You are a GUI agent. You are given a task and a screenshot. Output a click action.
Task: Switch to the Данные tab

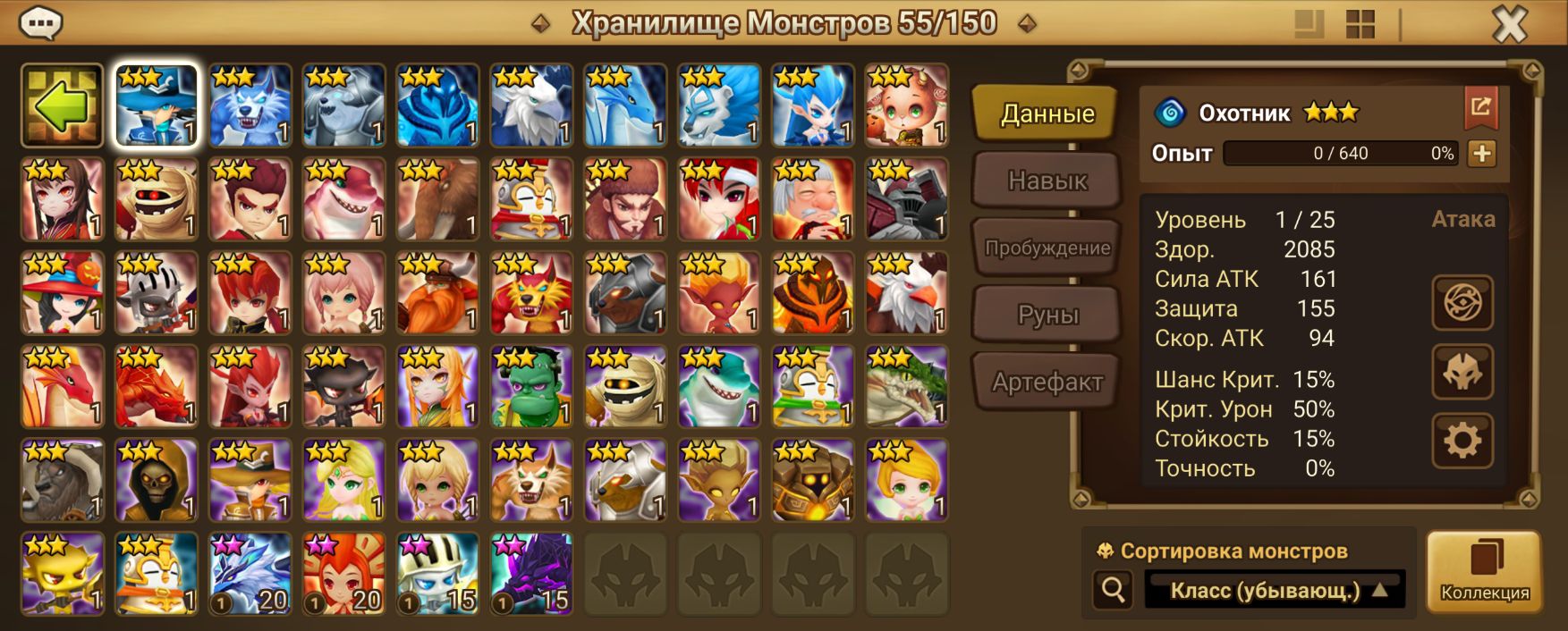coord(1047,114)
